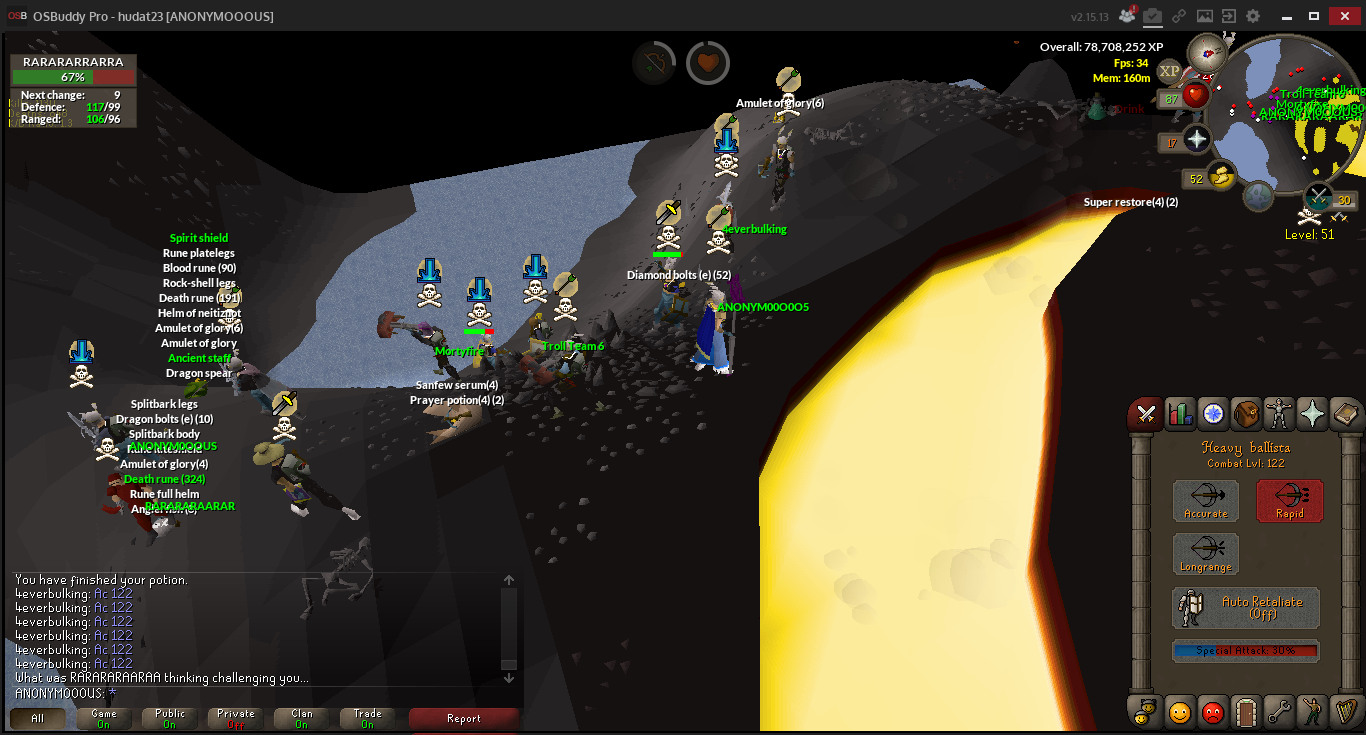
Task: Click the compass to face north
Action: click(x=1207, y=50)
